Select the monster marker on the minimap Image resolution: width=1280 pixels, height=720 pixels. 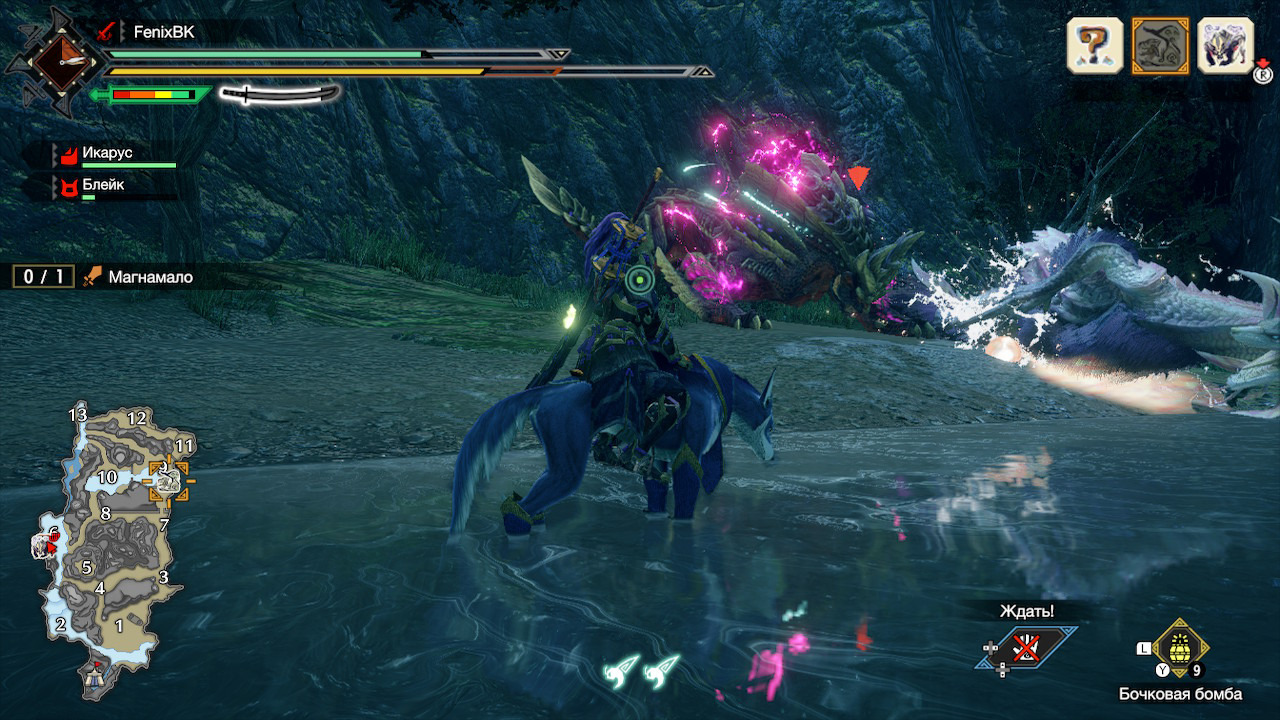[x=167, y=482]
